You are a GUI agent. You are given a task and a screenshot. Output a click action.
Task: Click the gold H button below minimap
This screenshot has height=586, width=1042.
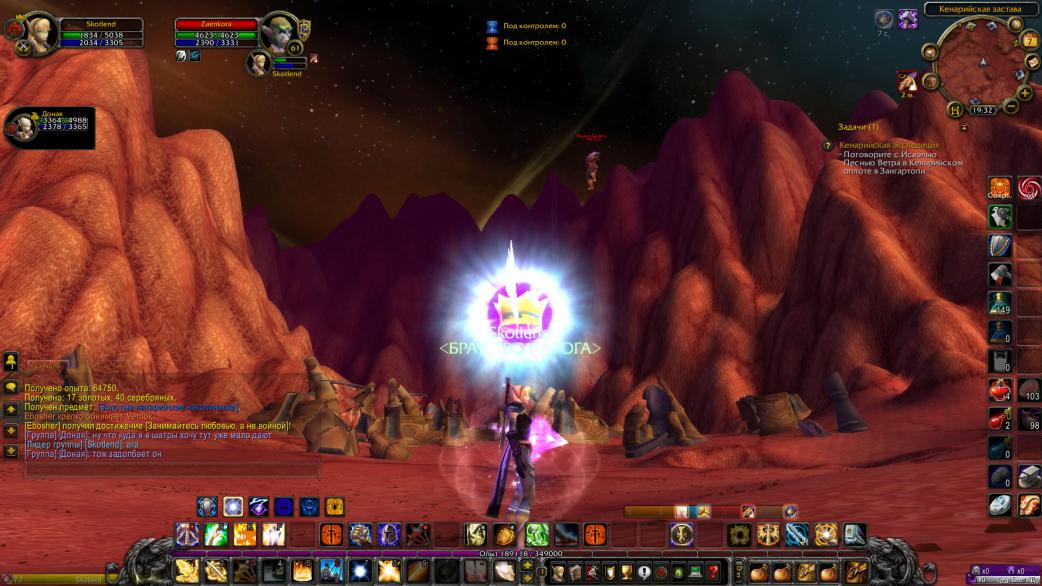pos(956,109)
